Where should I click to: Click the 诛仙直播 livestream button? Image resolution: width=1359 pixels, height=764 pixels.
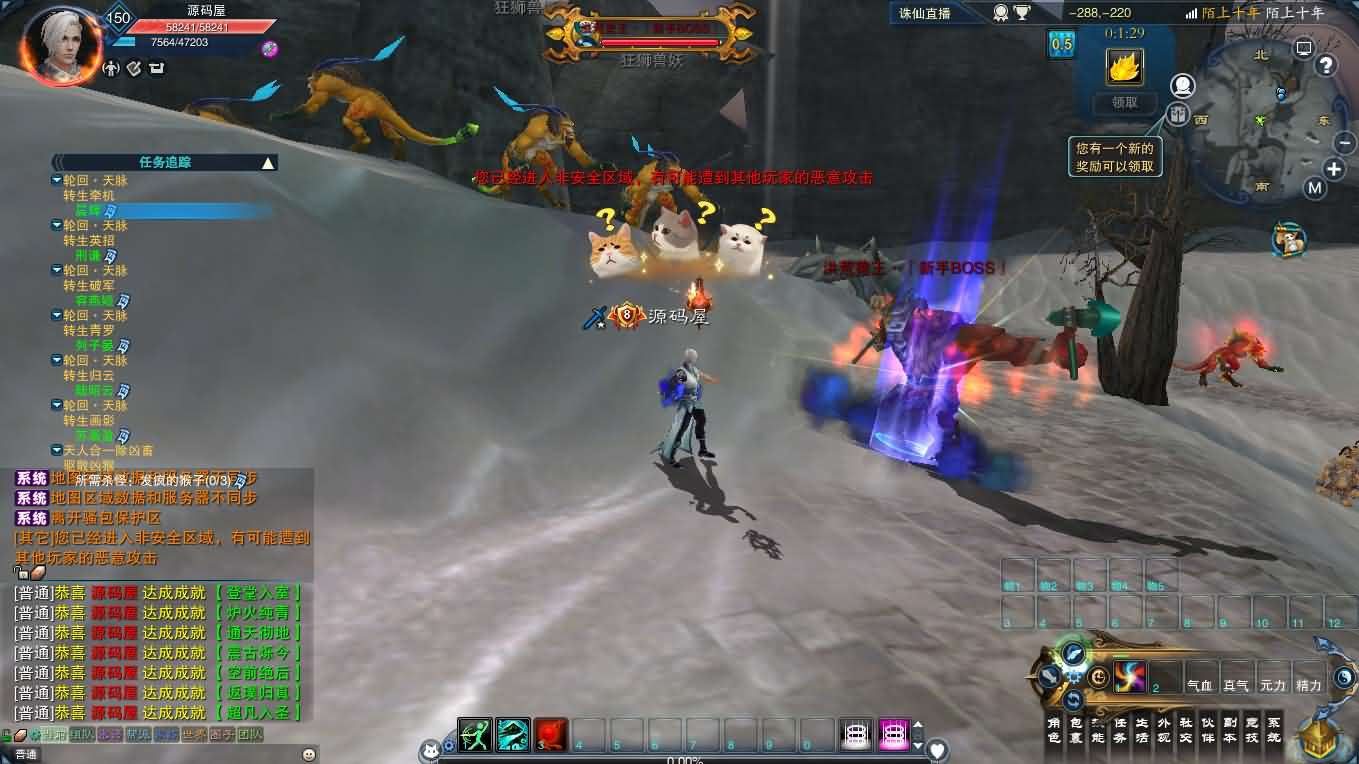[x=925, y=13]
